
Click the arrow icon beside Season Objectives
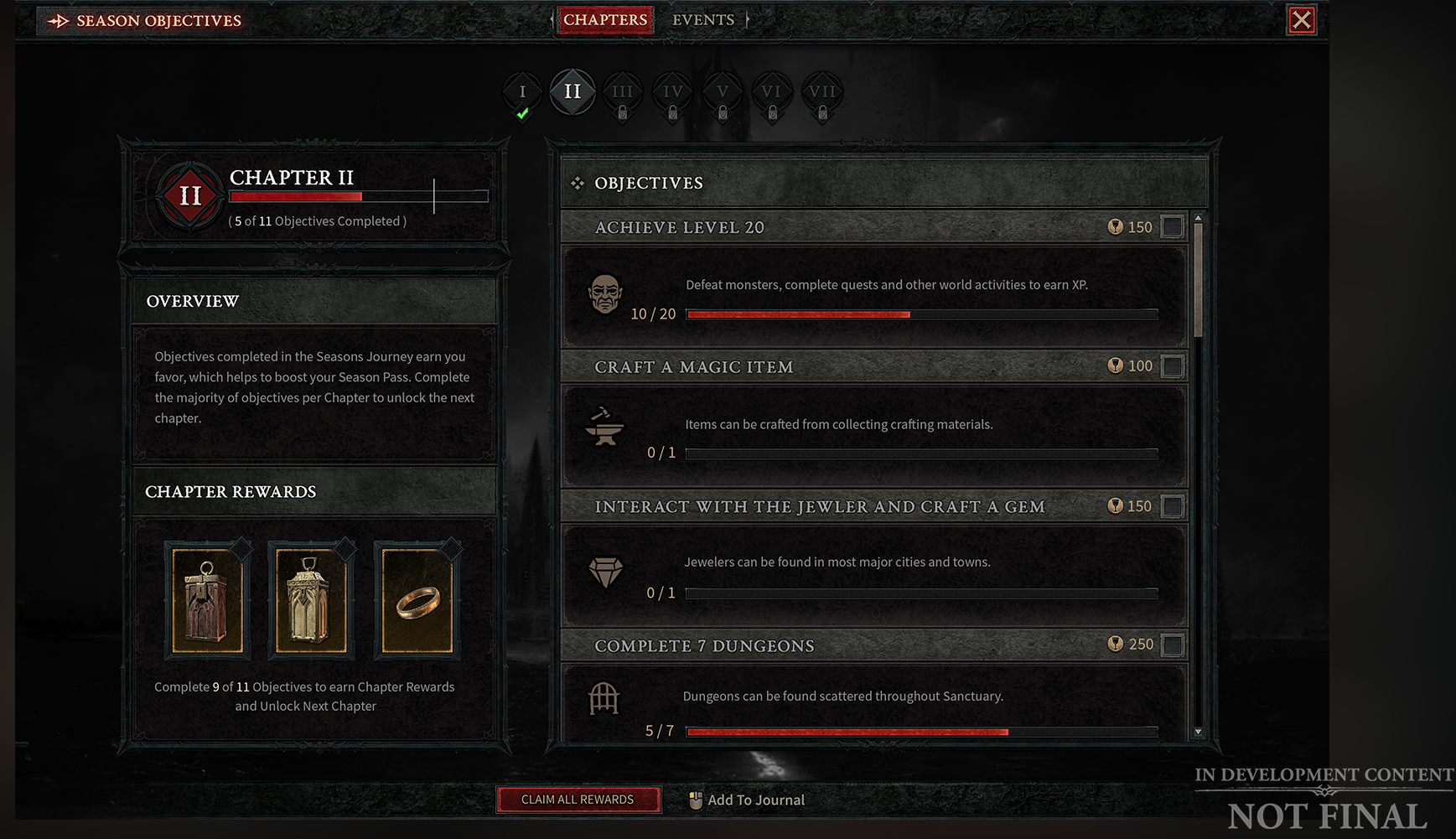55,20
